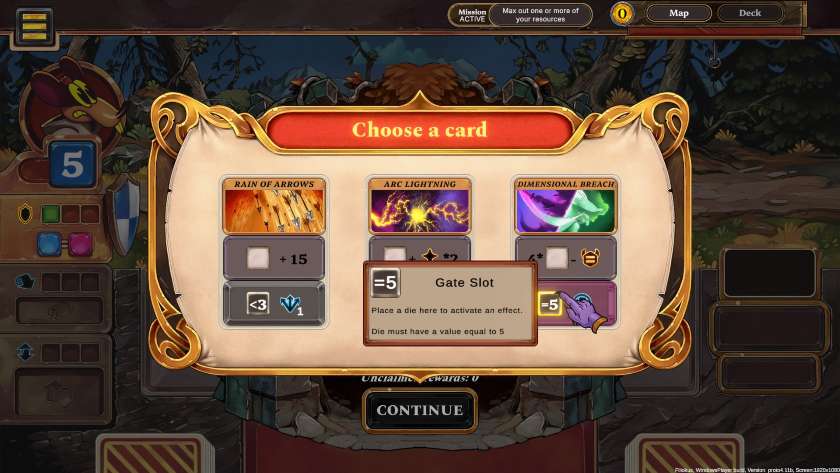
Task: Click the gold coin icon
Action: [x=623, y=14]
